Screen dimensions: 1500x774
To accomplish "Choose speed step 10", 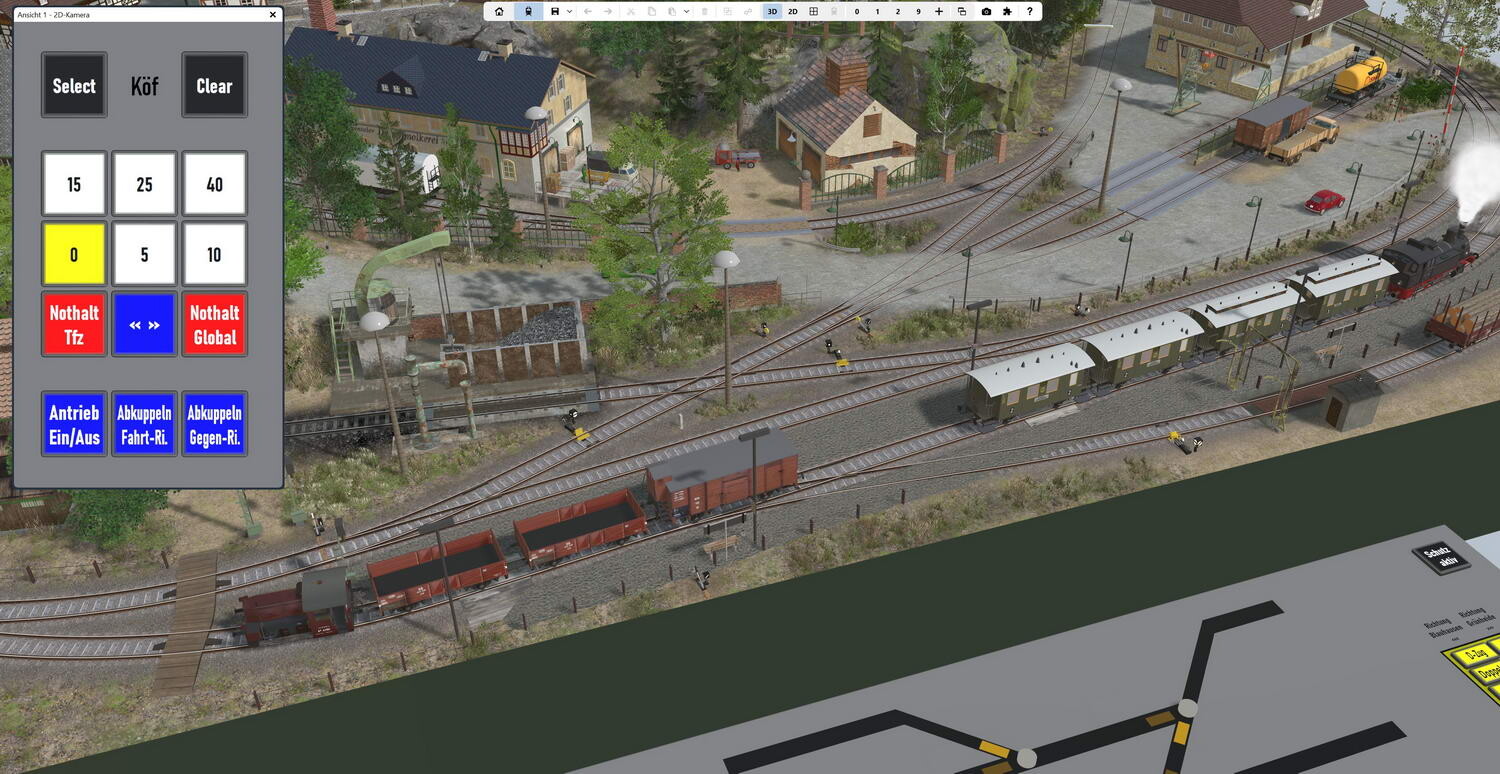I will [x=214, y=254].
